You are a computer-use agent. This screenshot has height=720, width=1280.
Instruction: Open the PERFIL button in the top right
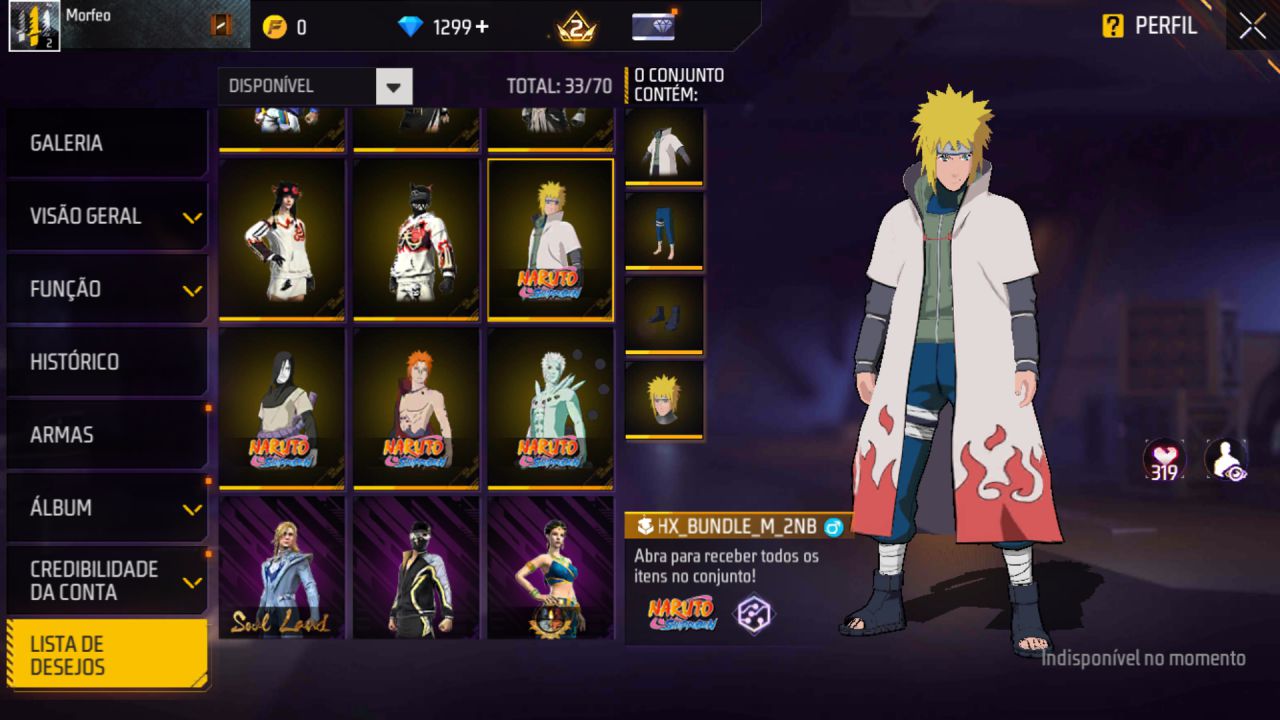tap(1166, 27)
